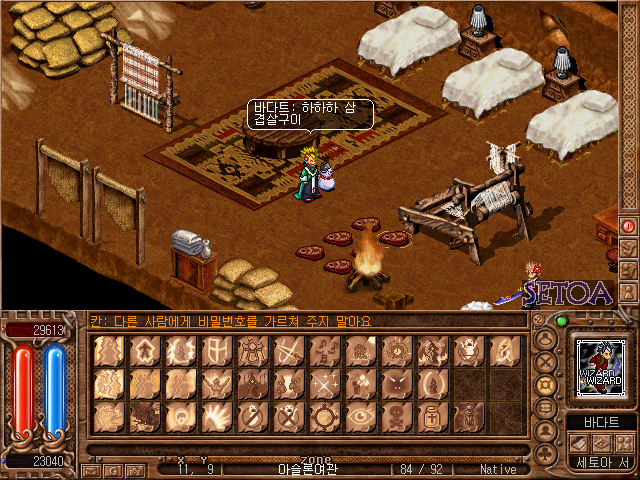Click the envelope button at bottom left
640x480 pixels.
[x=91, y=470]
